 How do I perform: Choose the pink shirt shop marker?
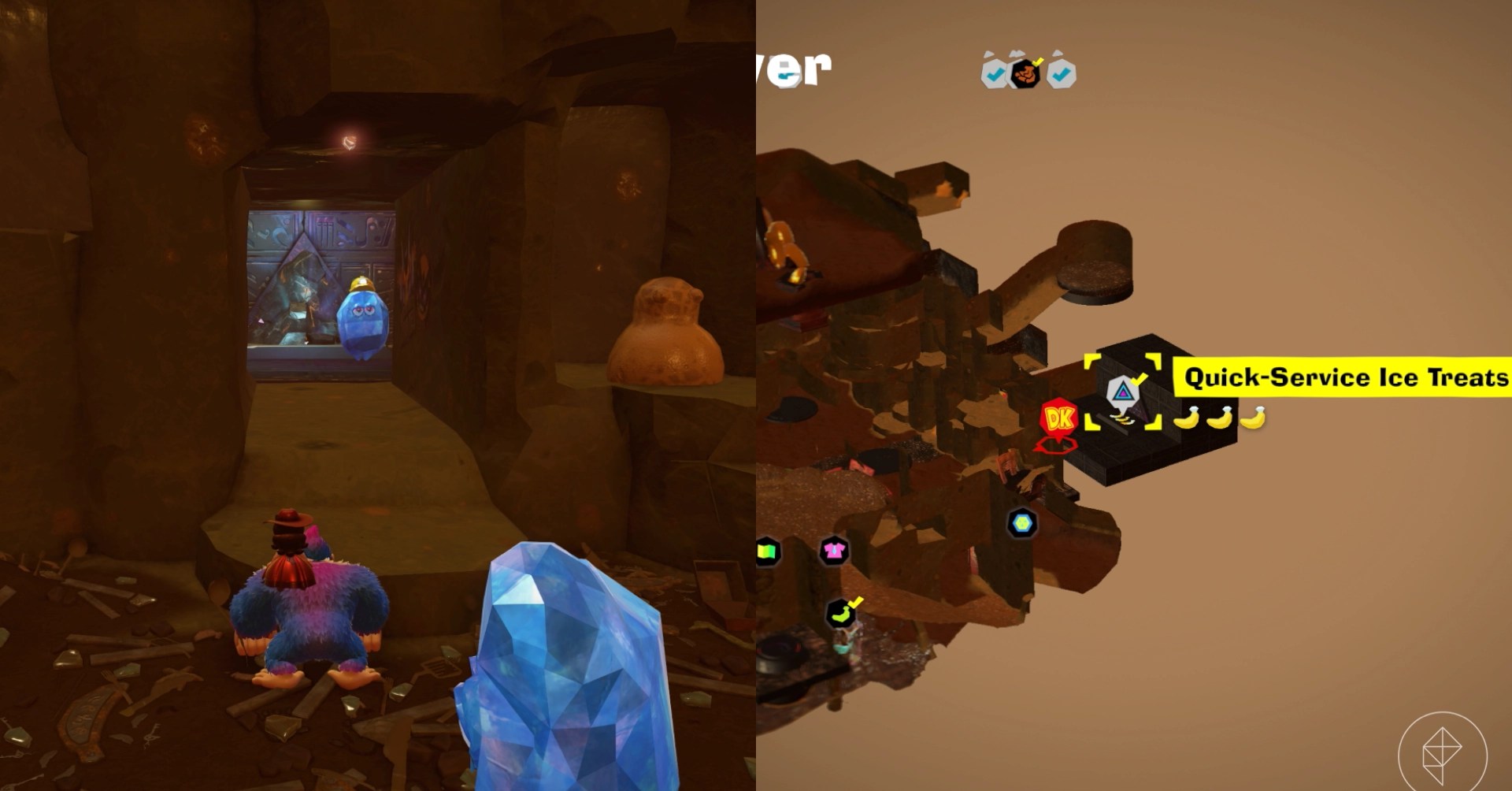pyautogui.click(x=833, y=551)
